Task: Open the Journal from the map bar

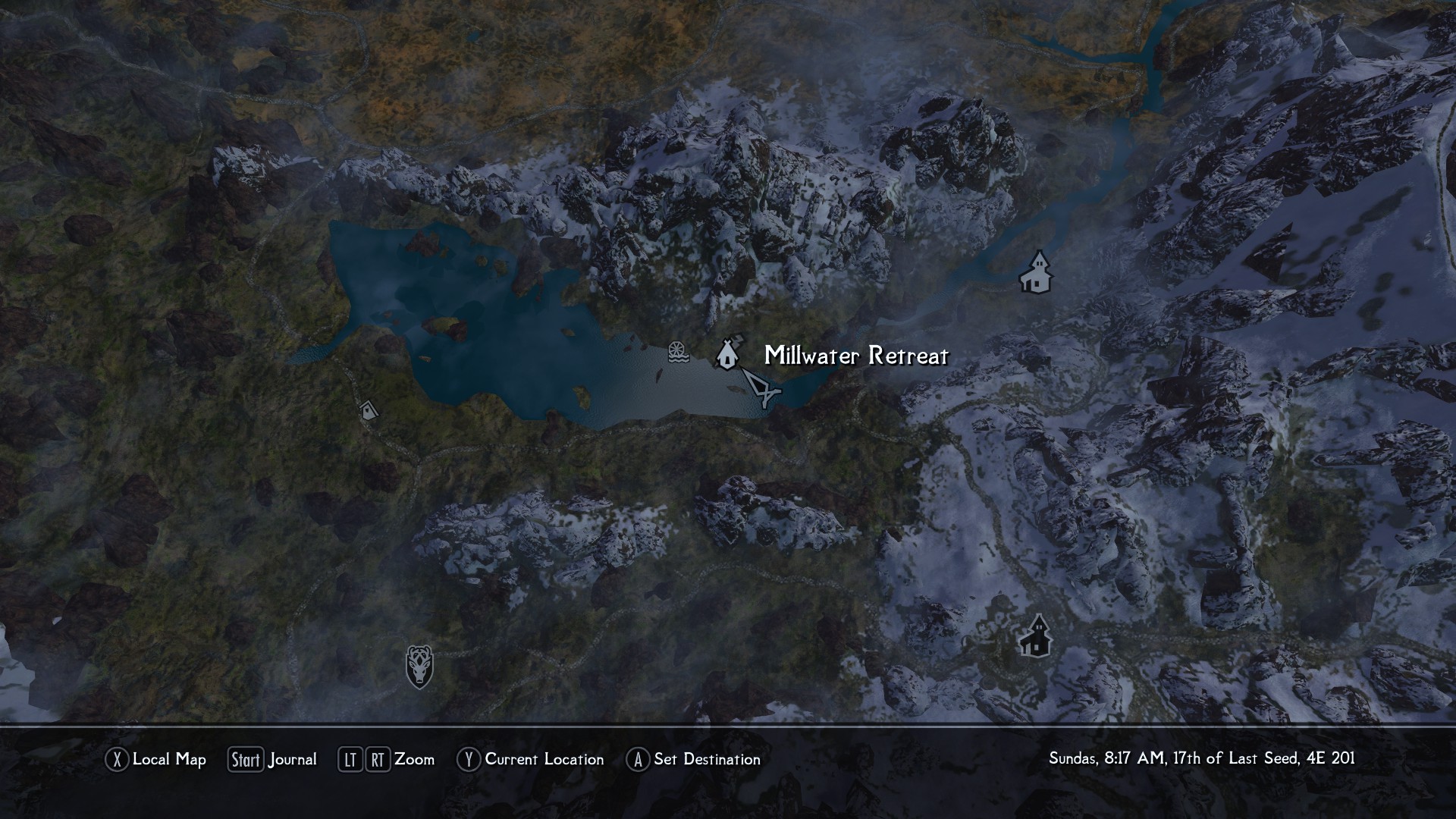Action: (x=272, y=759)
